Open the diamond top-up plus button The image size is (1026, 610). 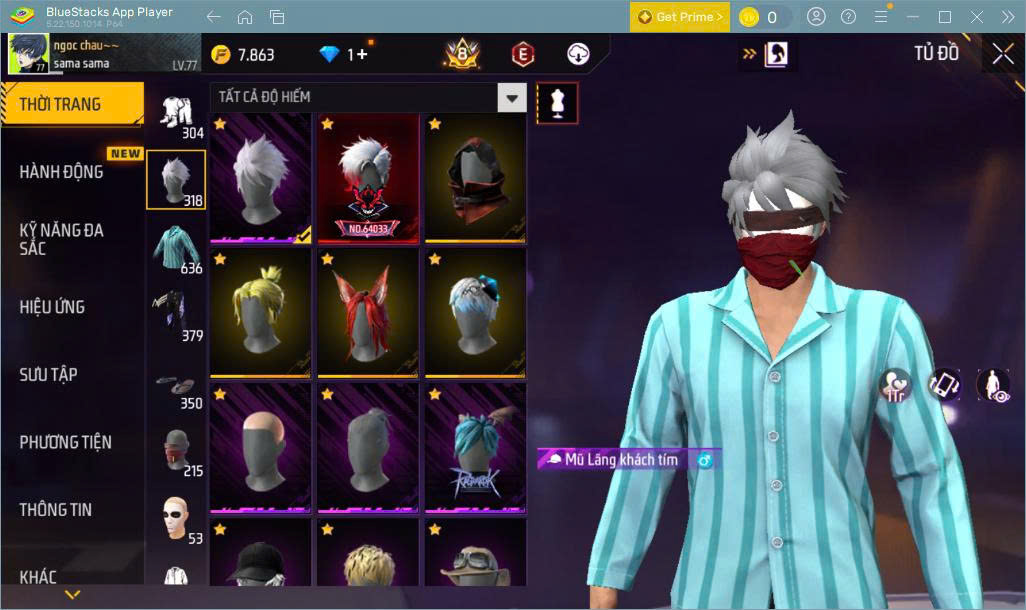click(x=358, y=54)
